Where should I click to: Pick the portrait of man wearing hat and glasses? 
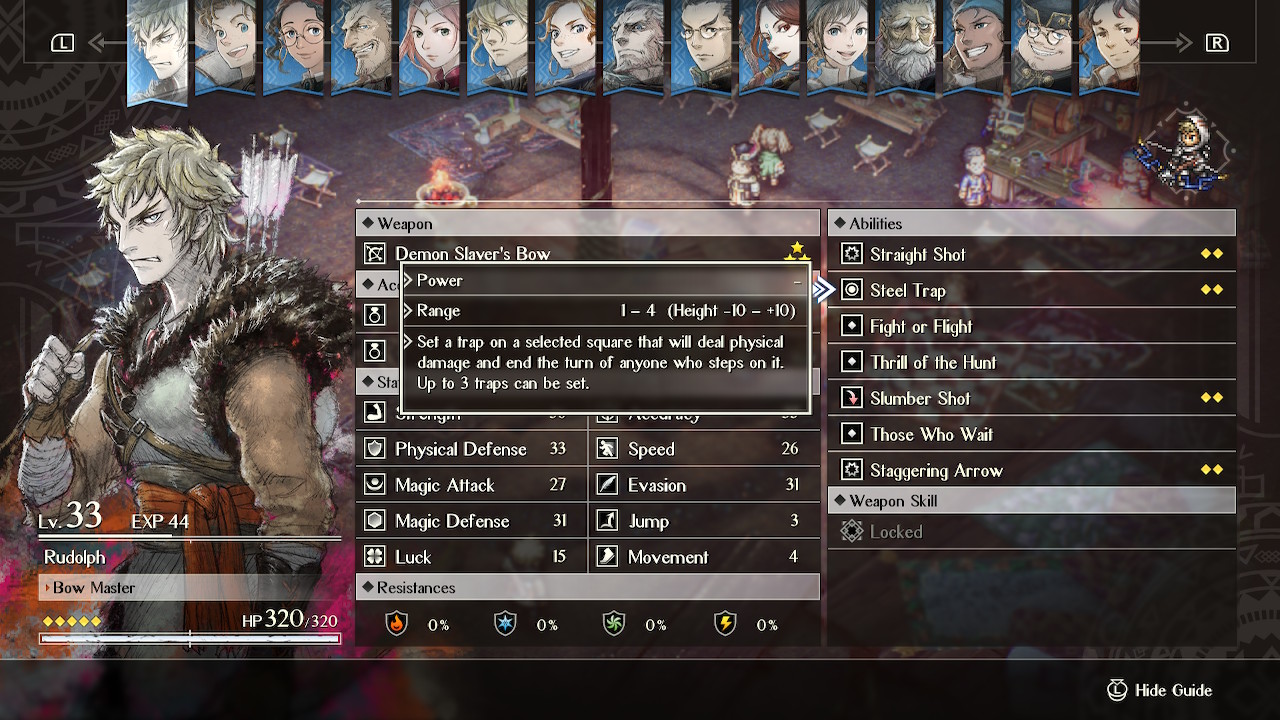(1042, 46)
